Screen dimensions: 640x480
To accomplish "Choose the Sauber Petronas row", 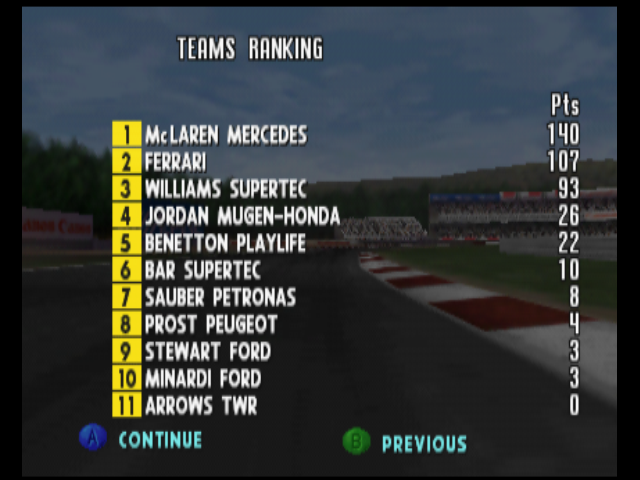I will (220, 297).
